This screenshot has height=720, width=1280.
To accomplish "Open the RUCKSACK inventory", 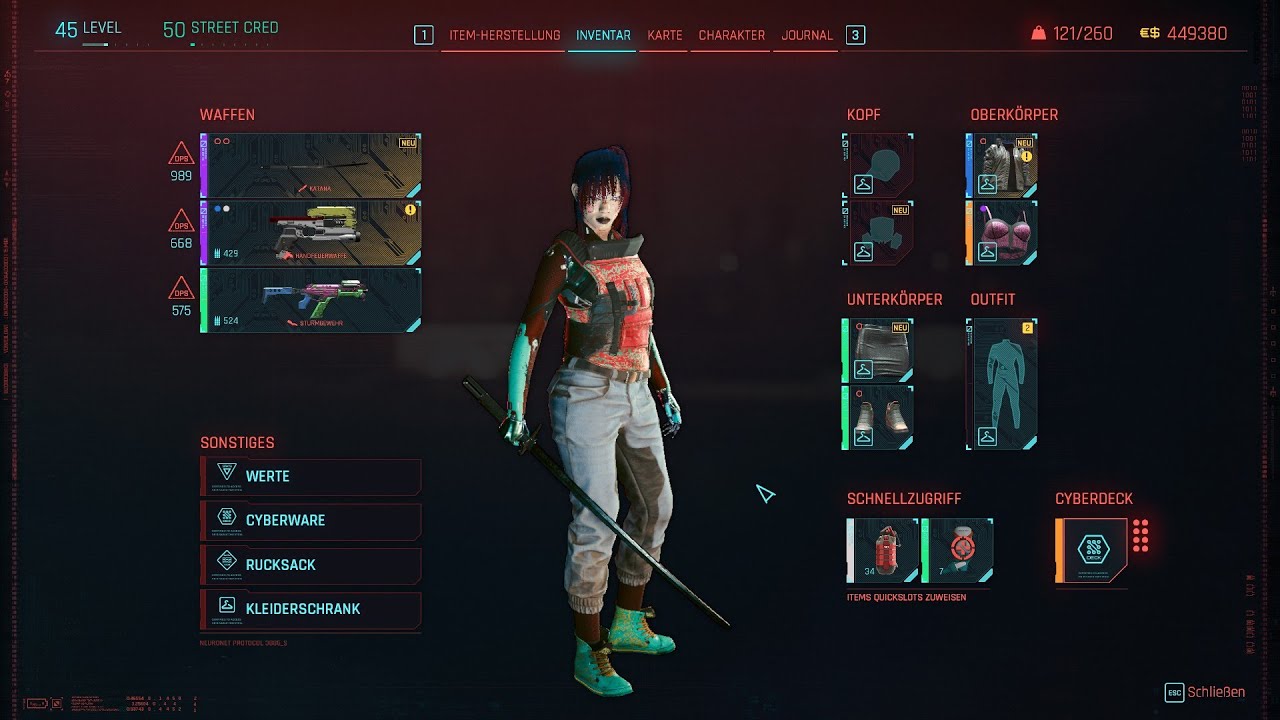I will click(310, 566).
